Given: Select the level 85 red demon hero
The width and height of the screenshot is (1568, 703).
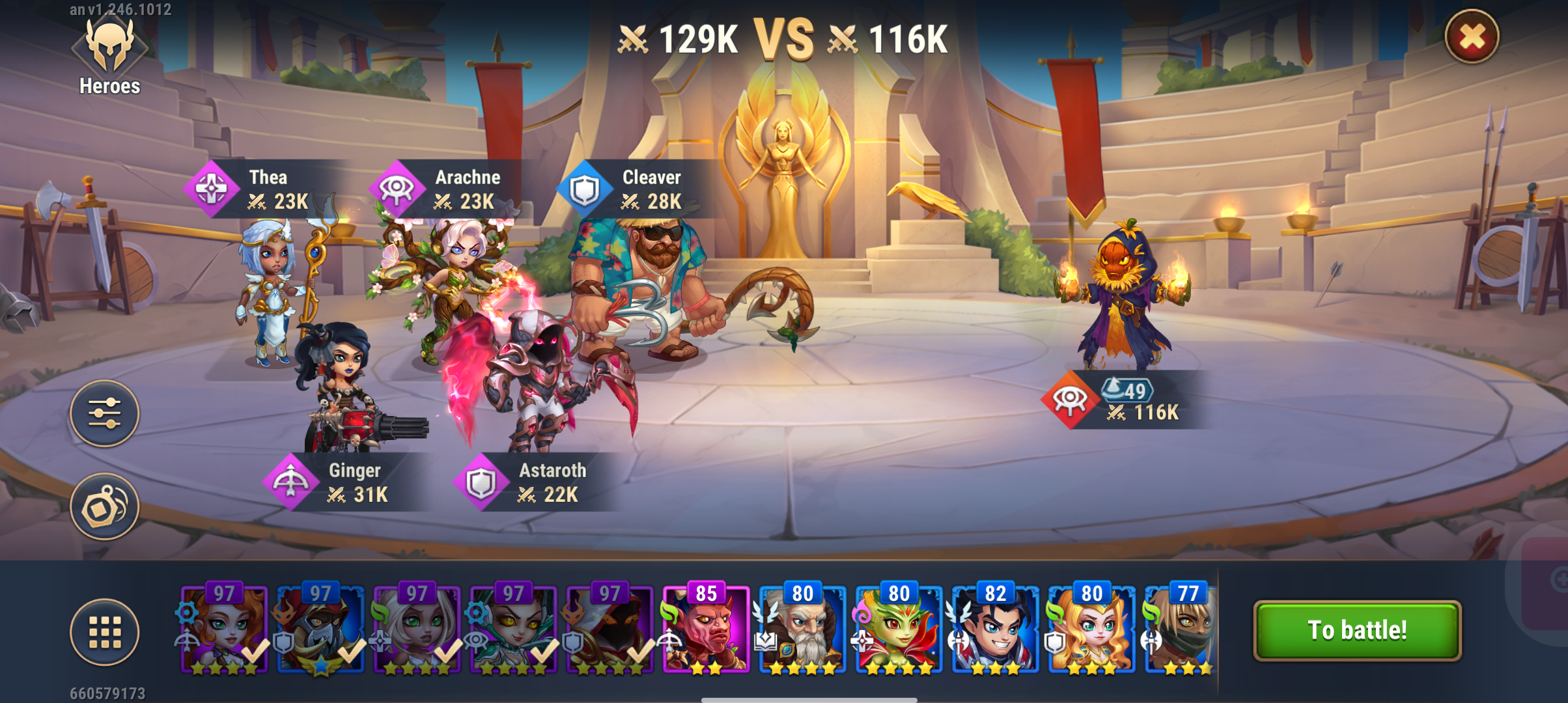Looking at the screenshot, I should click(706, 629).
